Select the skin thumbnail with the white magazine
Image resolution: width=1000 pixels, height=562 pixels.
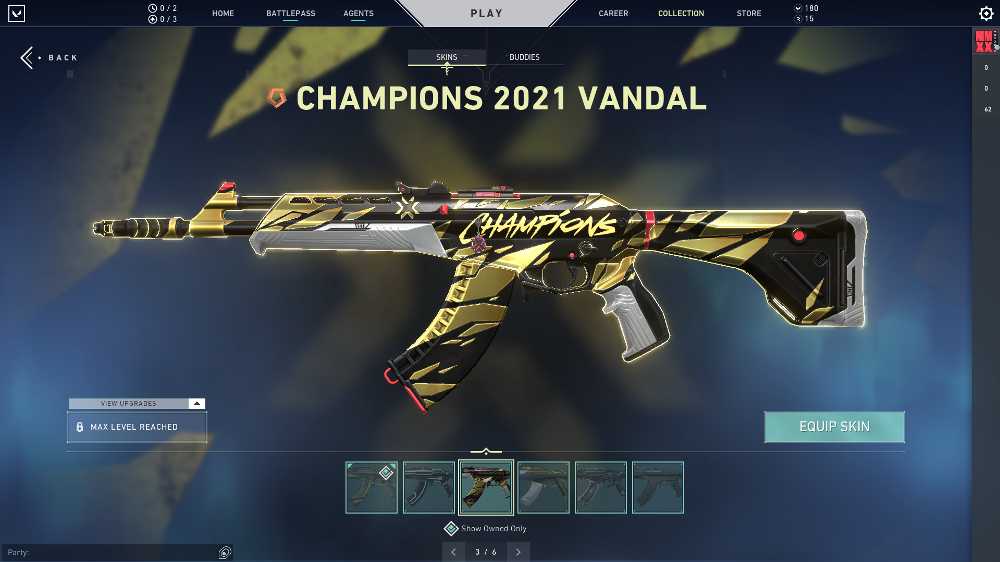[544, 487]
